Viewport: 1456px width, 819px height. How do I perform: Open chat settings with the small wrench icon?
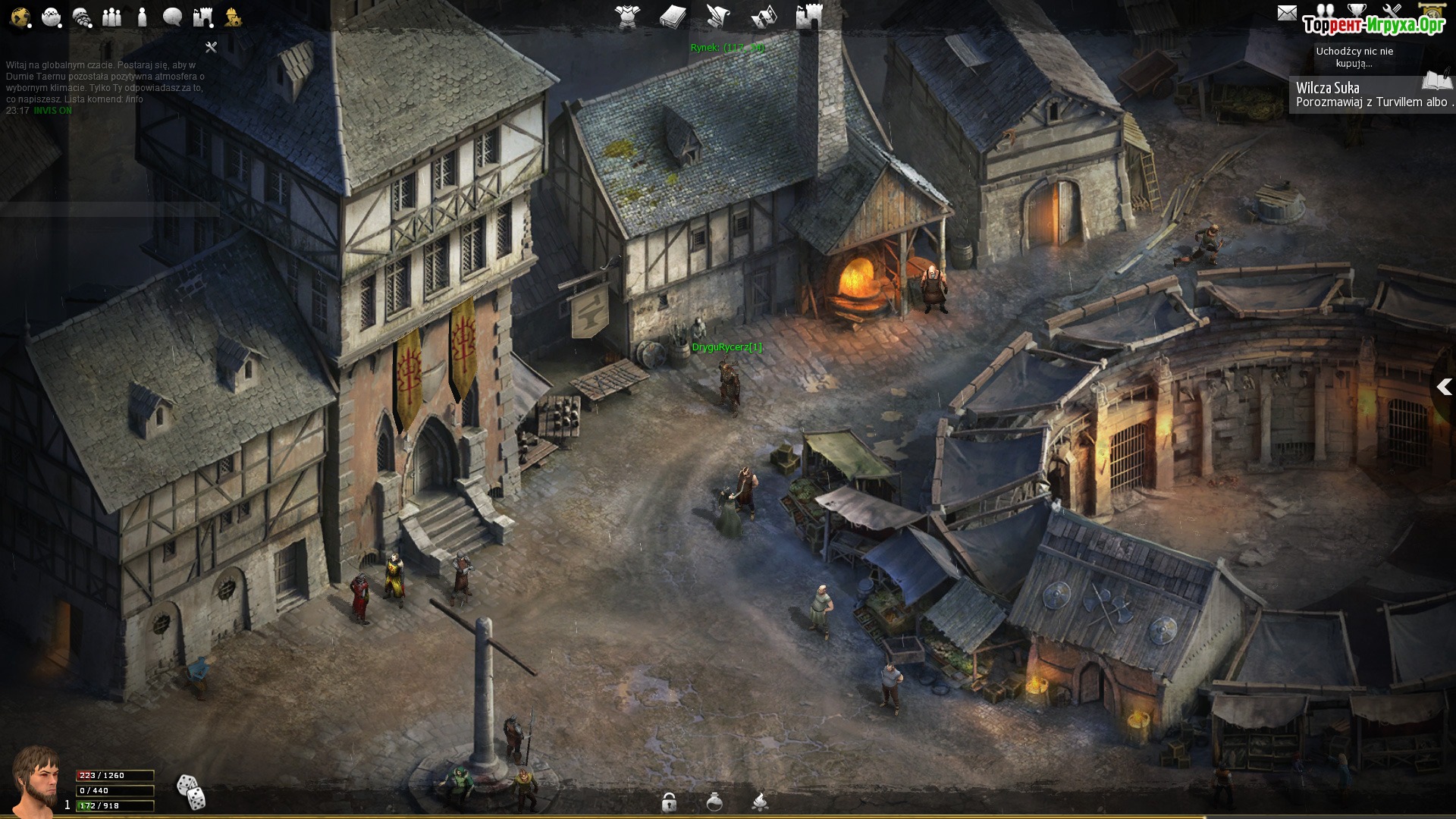click(x=212, y=47)
